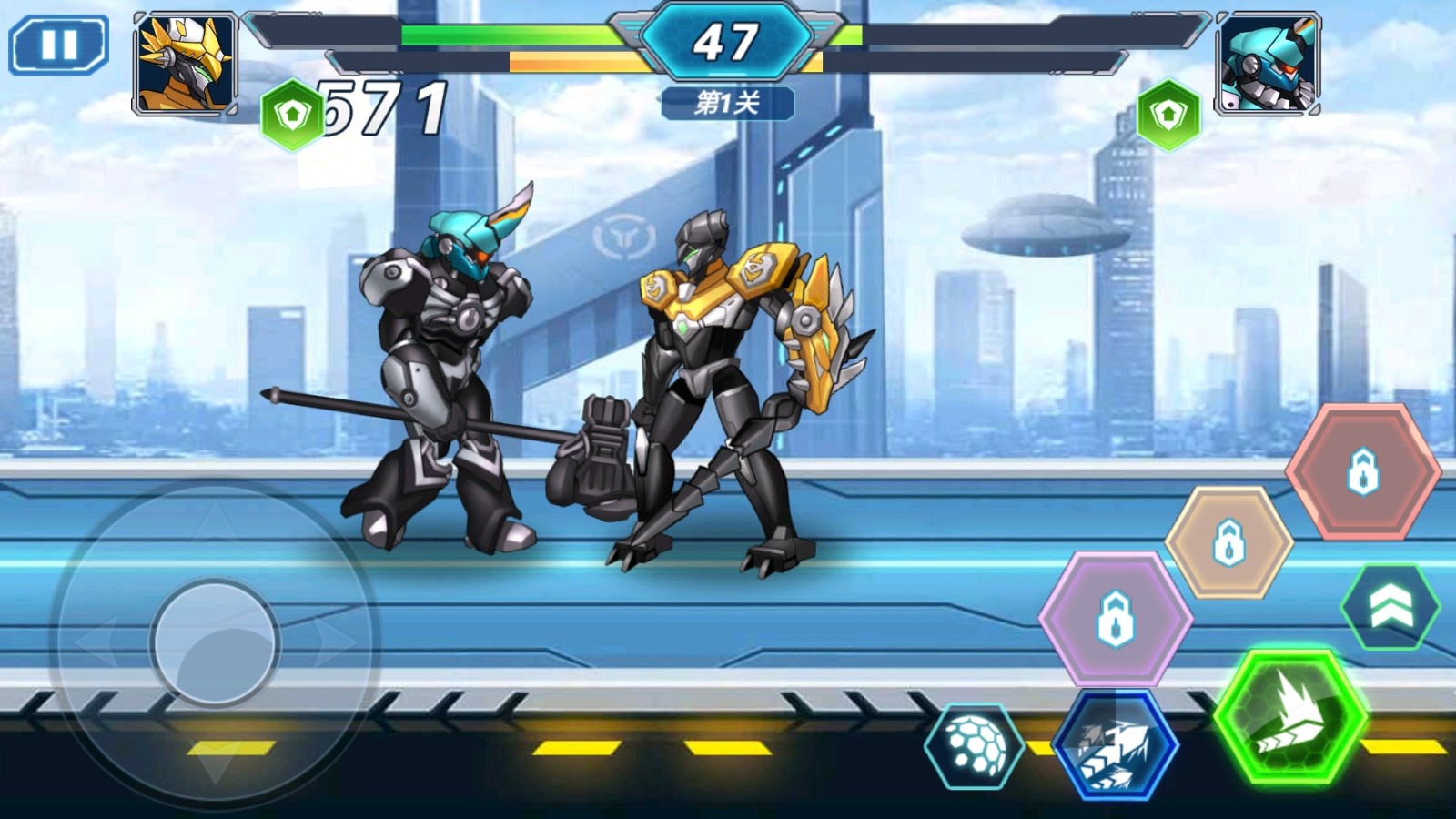The width and height of the screenshot is (1456, 819).
Task: Select the locked purple skill hexagon
Action: 1116,618
